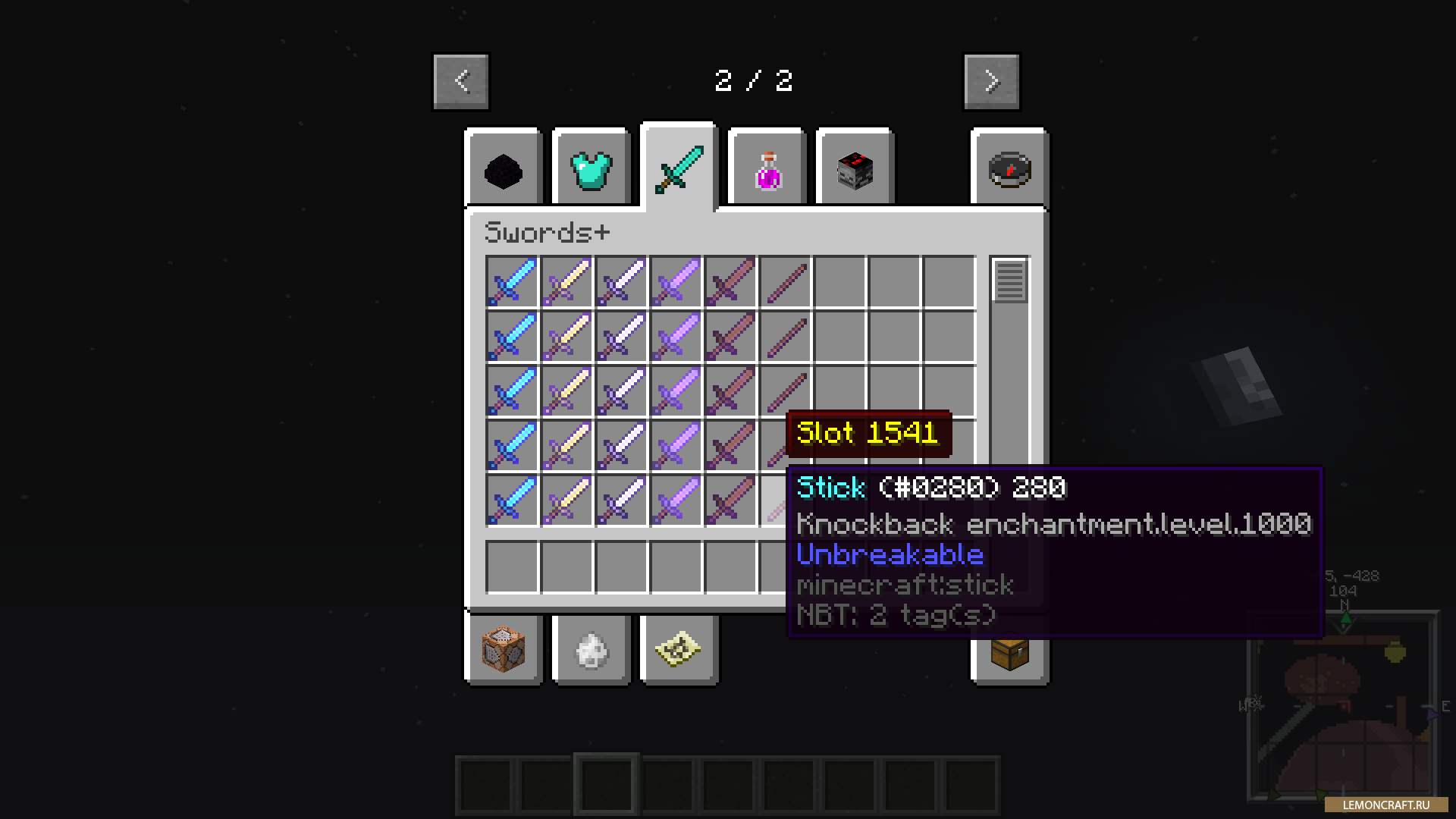Screen dimensions: 1456x819
Task: Click the item list scrollbar handle
Action: point(1009,281)
